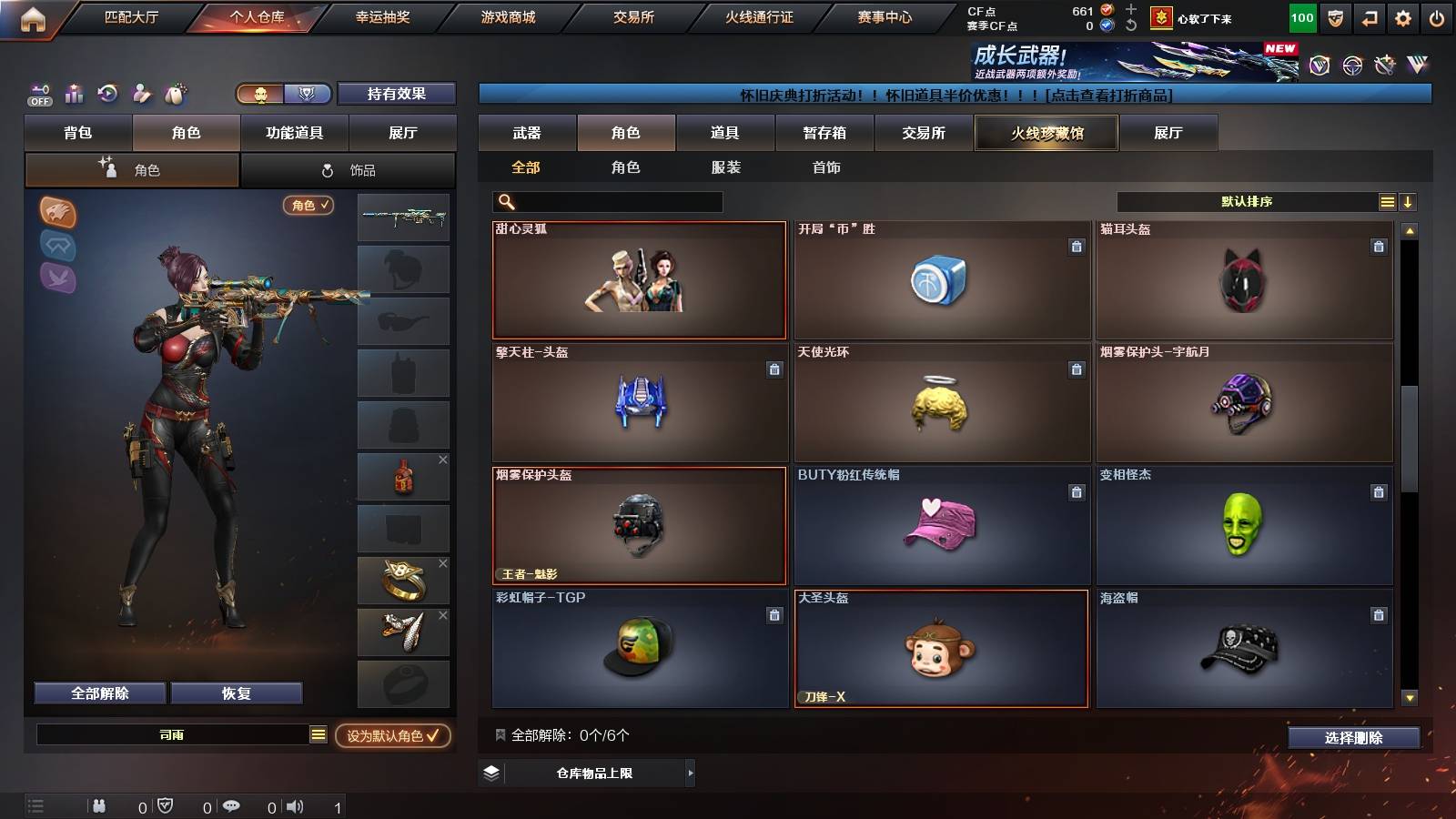Click the 选择删除 button bottom right
Screen dimensions: 1456x819
pyautogui.click(x=1354, y=738)
